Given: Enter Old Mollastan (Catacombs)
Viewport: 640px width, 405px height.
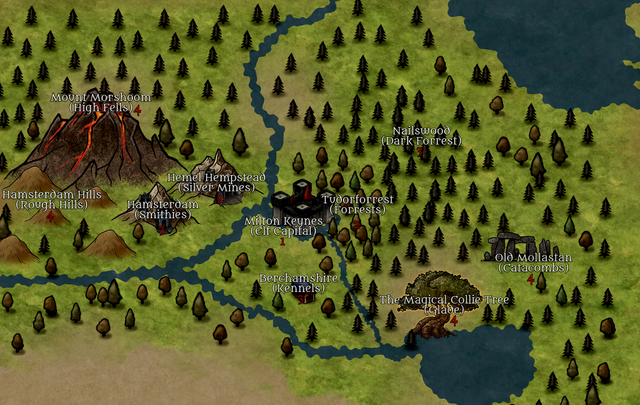Looking at the screenshot, I should coord(534,262).
